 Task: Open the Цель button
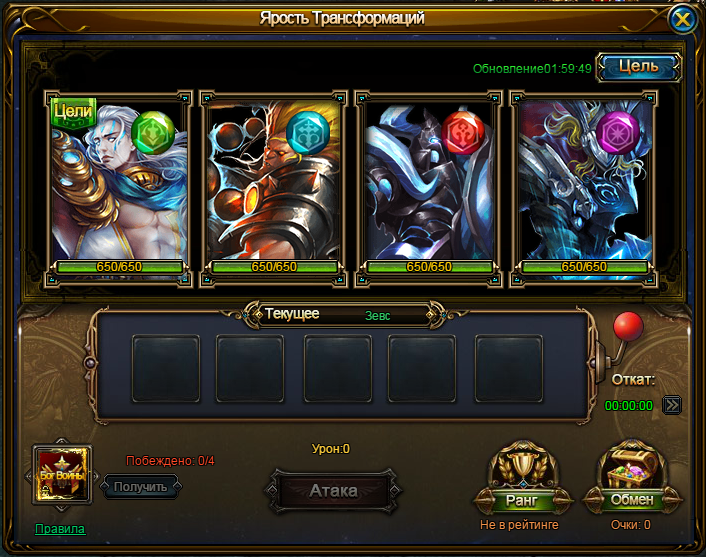[638, 66]
